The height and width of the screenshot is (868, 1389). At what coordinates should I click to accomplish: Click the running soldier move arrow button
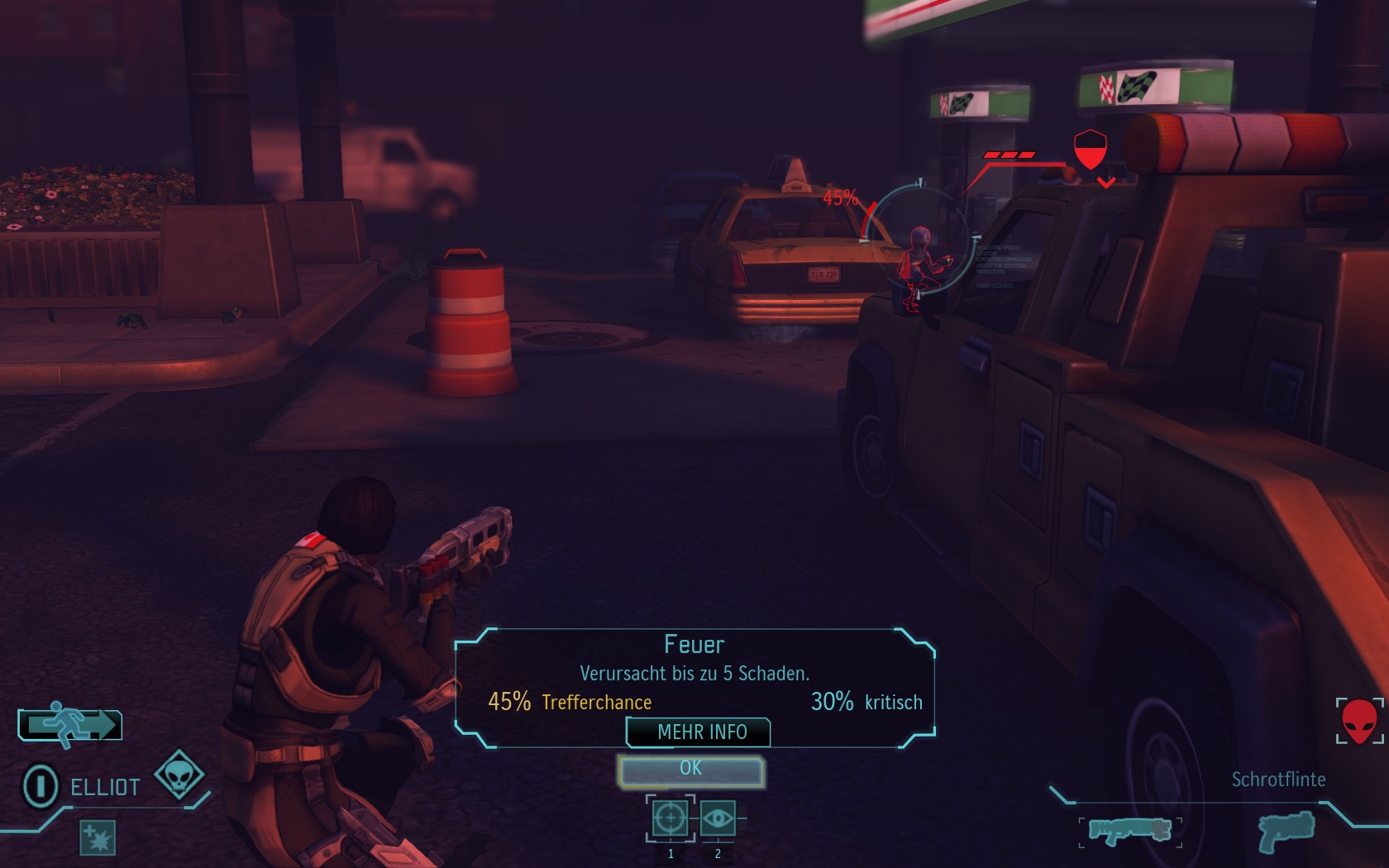pos(71,725)
